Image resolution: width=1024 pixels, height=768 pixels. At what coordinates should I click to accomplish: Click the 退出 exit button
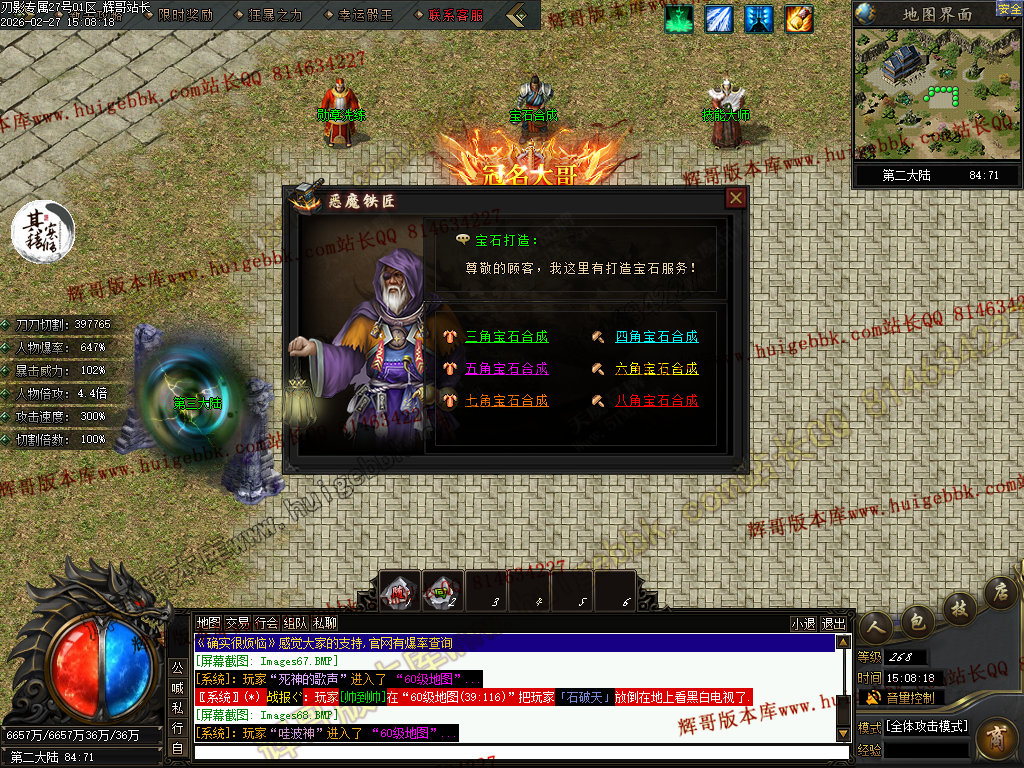pos(832,623)
